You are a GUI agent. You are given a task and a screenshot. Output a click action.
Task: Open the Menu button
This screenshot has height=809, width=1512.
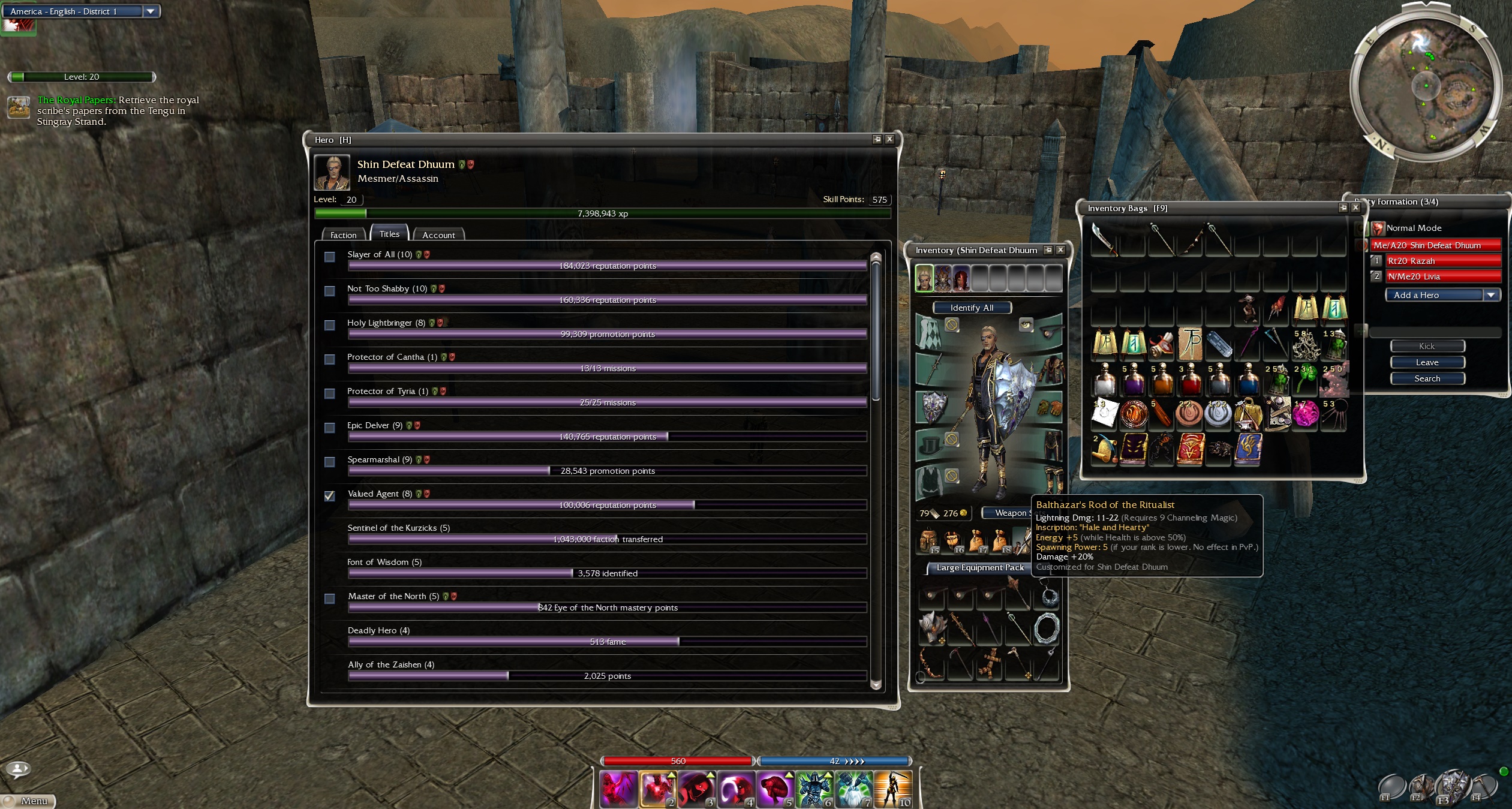(29, 801)
